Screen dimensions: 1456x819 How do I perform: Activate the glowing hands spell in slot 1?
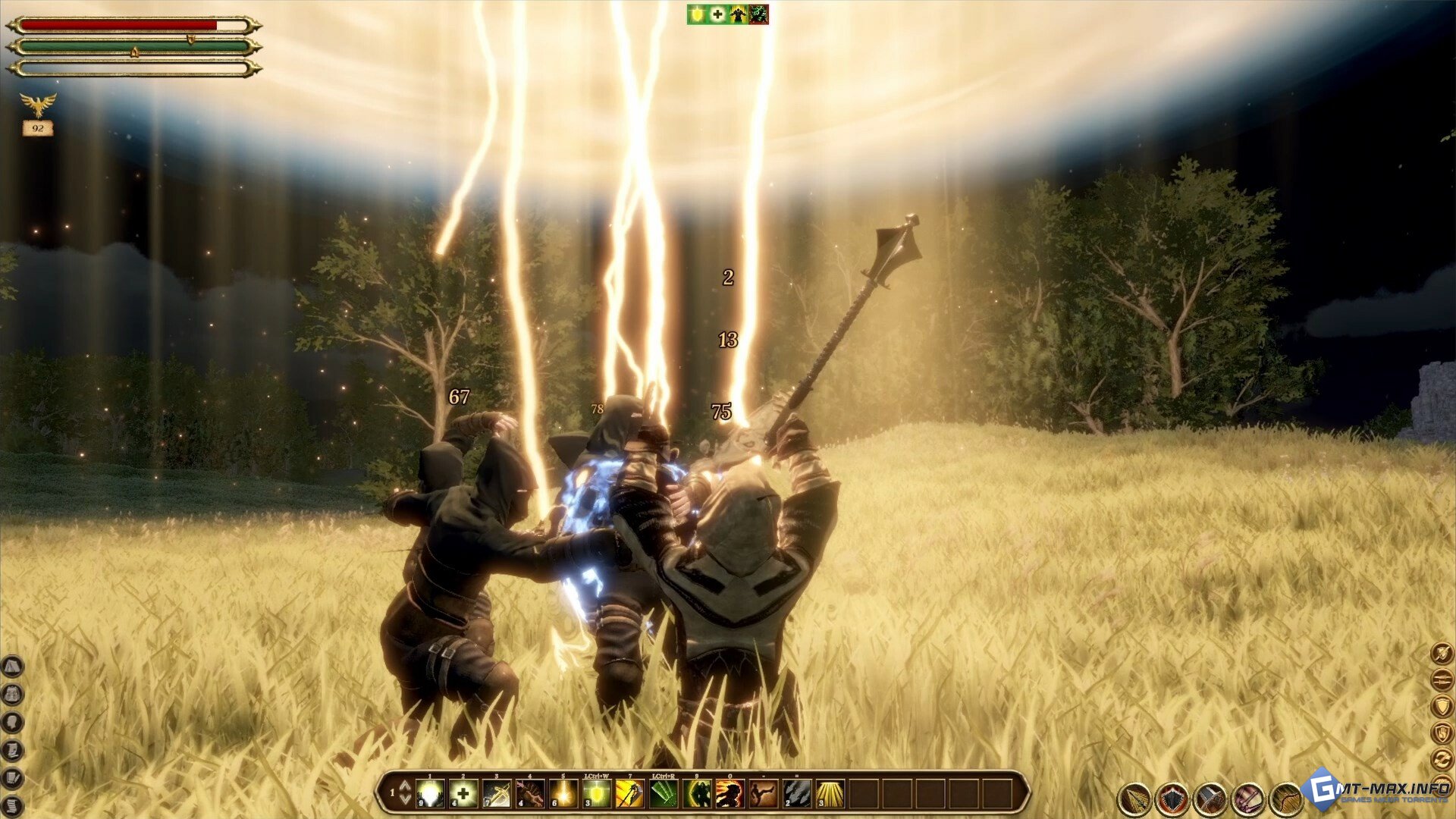(430, 794)
